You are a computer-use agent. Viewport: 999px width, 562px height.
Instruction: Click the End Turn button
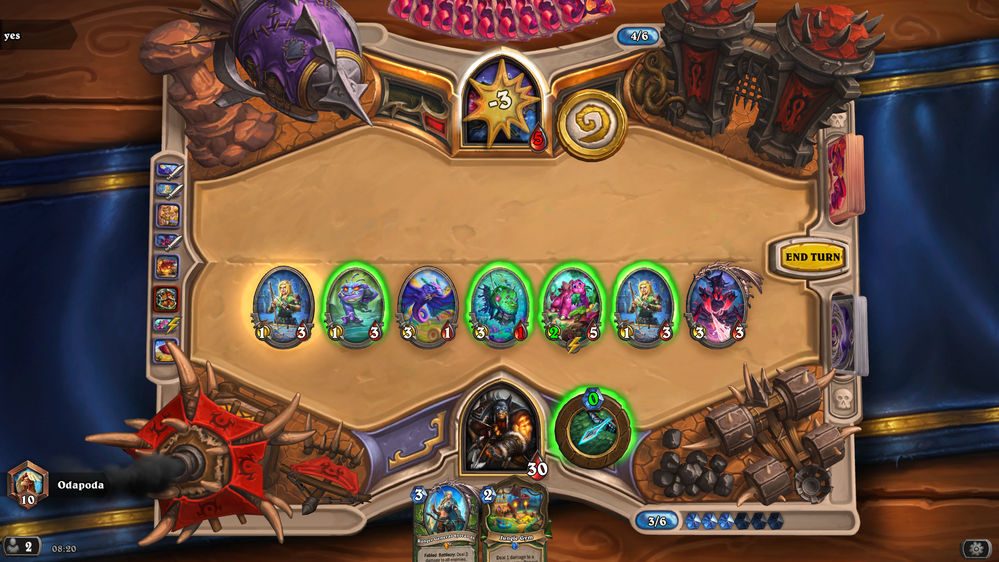pos(812,257)
